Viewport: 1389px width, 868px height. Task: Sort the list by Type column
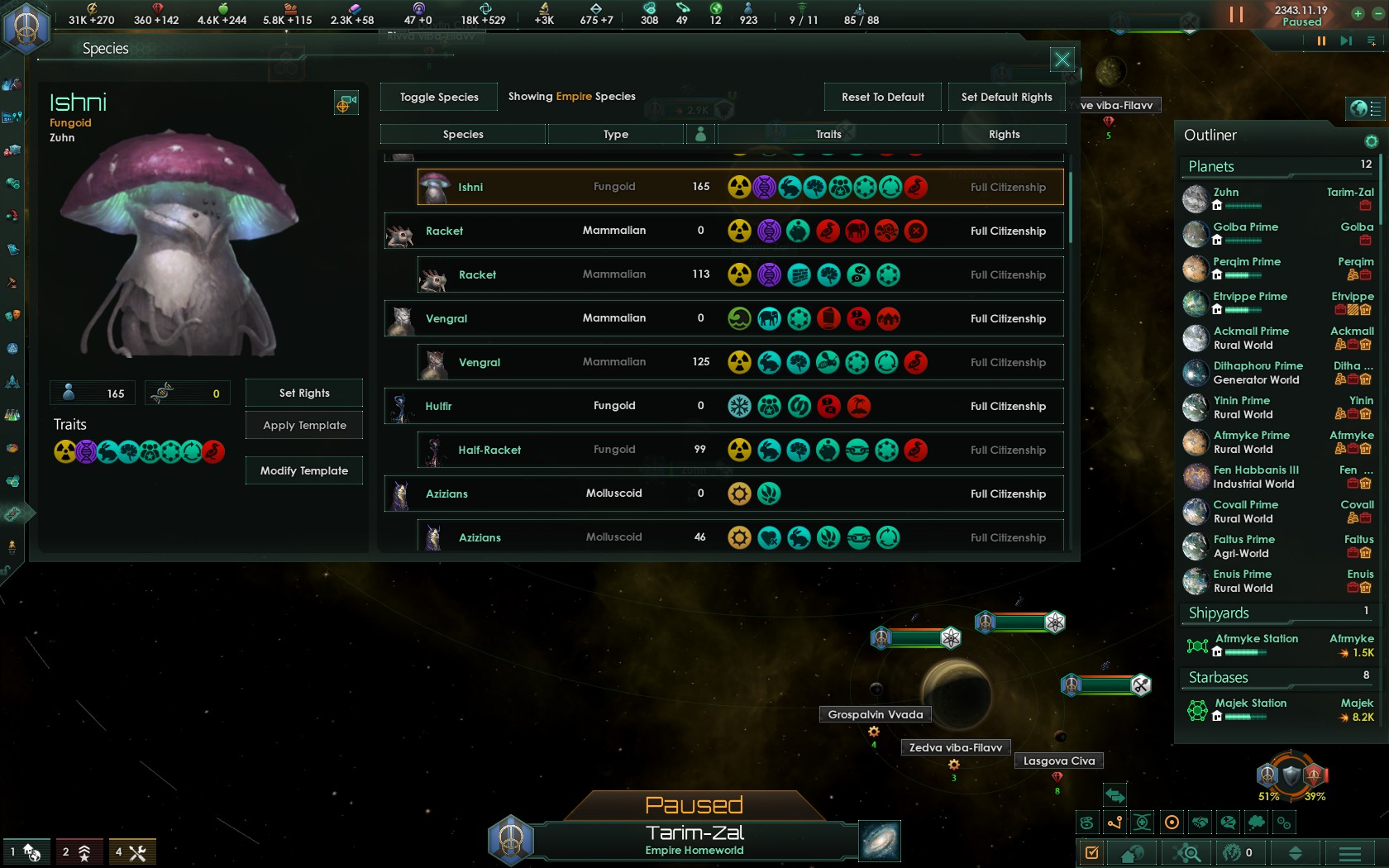coord(616,134)
